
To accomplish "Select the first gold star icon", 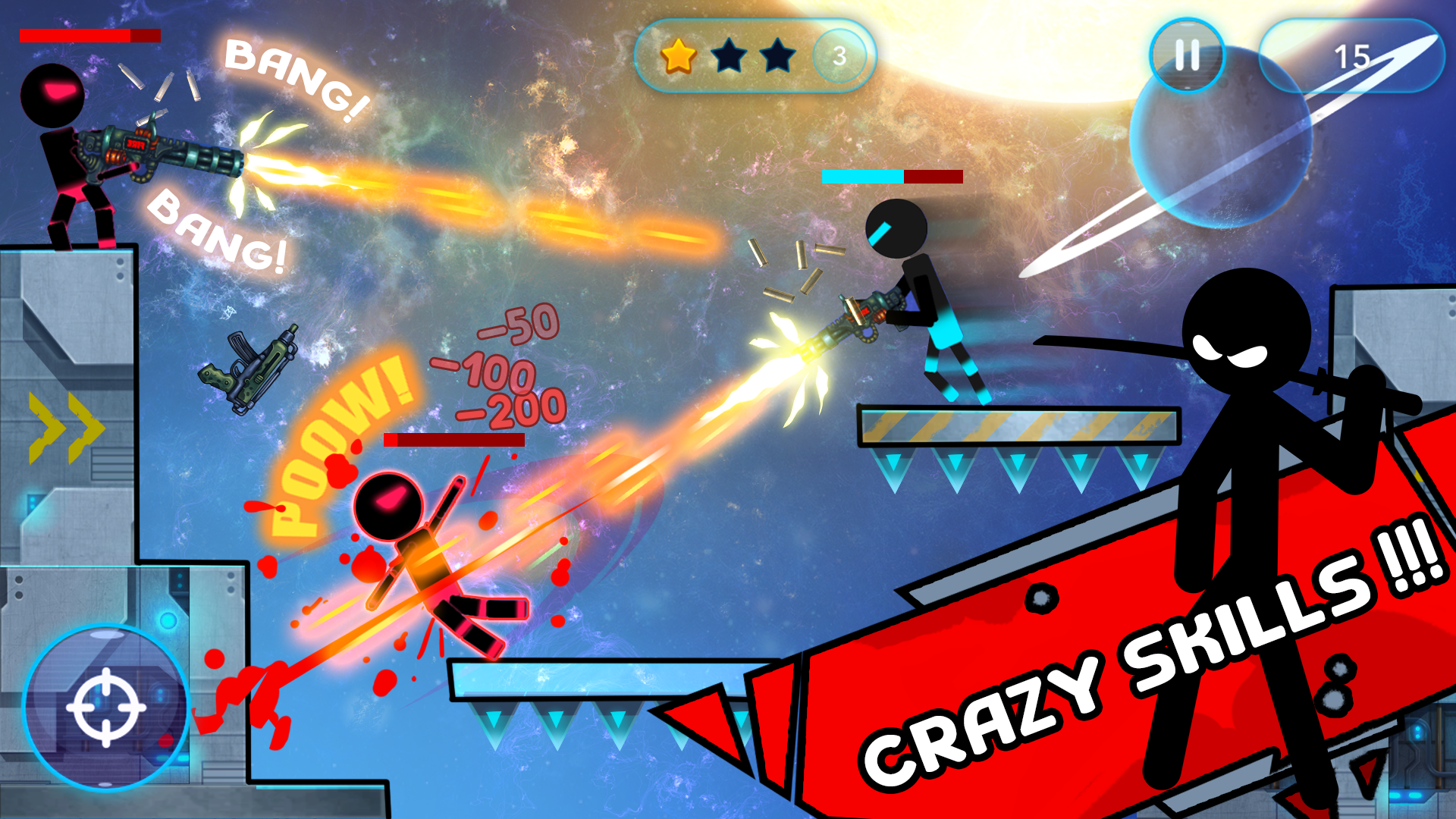I will tap(677, 53).
